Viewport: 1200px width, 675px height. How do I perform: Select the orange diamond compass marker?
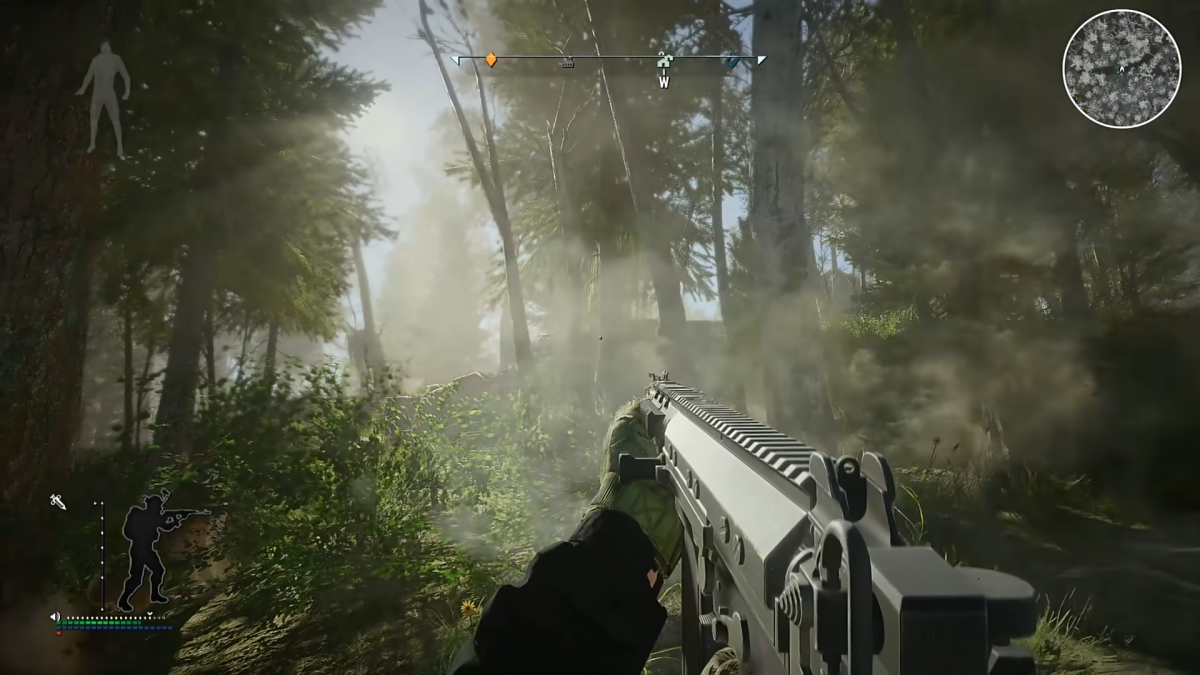point(491,60)
